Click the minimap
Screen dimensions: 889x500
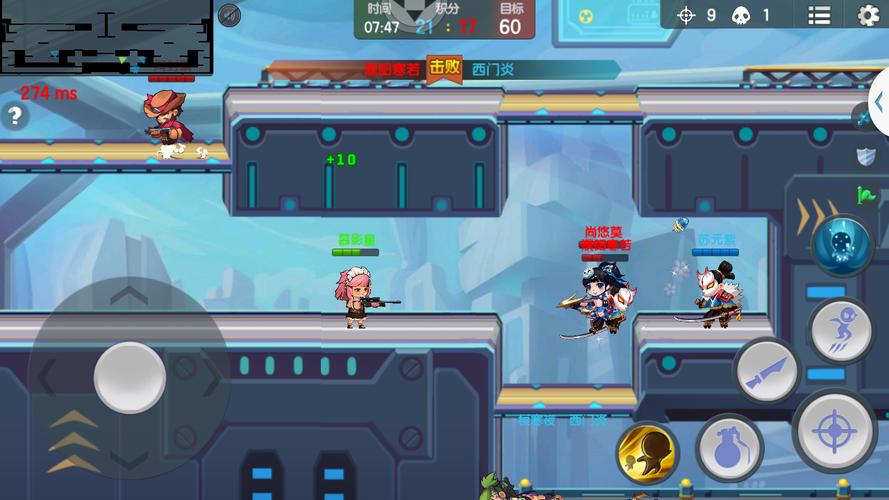(x=106, y=37)
